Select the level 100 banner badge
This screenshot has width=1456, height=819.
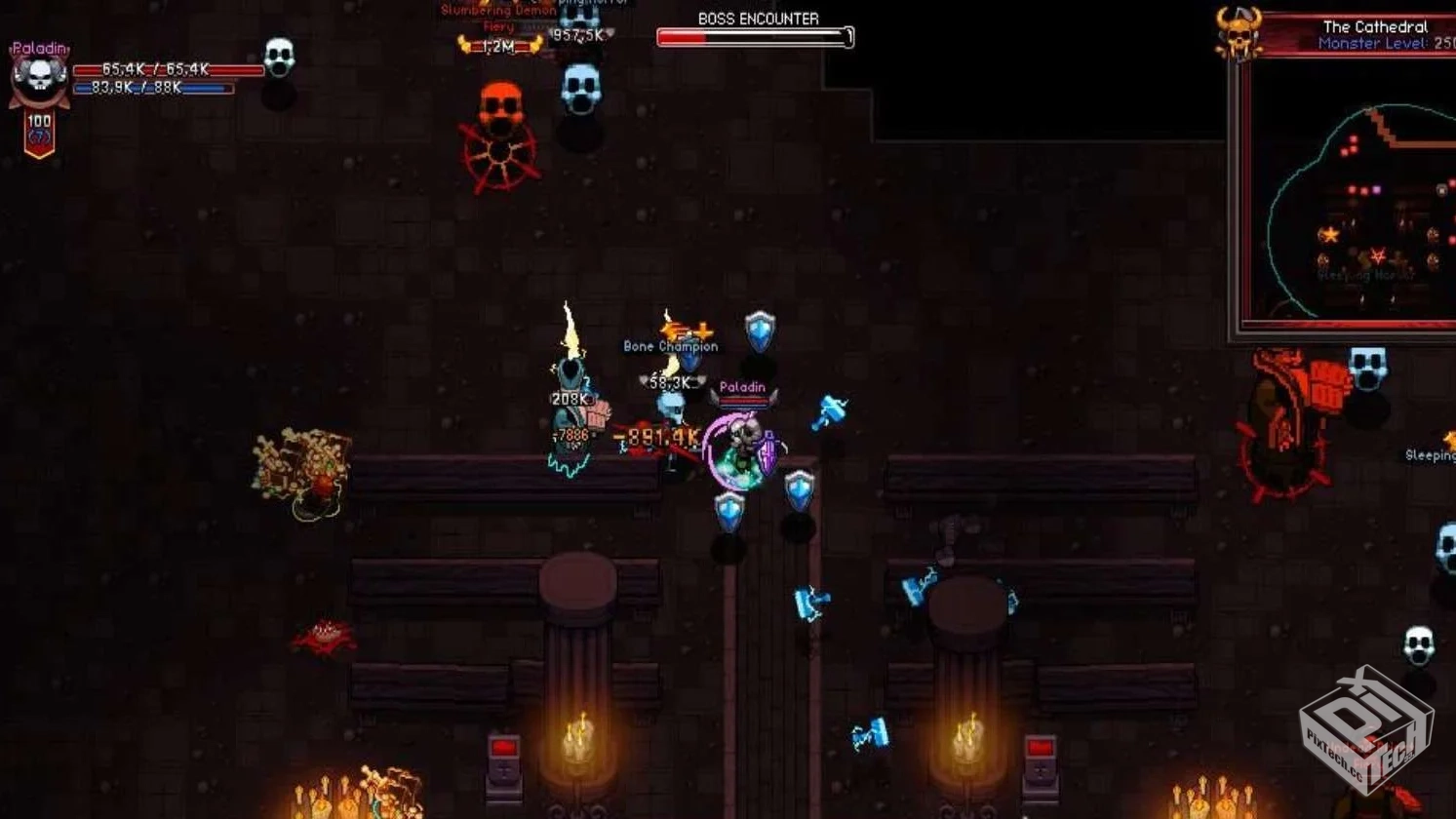[x=39, y=134]
